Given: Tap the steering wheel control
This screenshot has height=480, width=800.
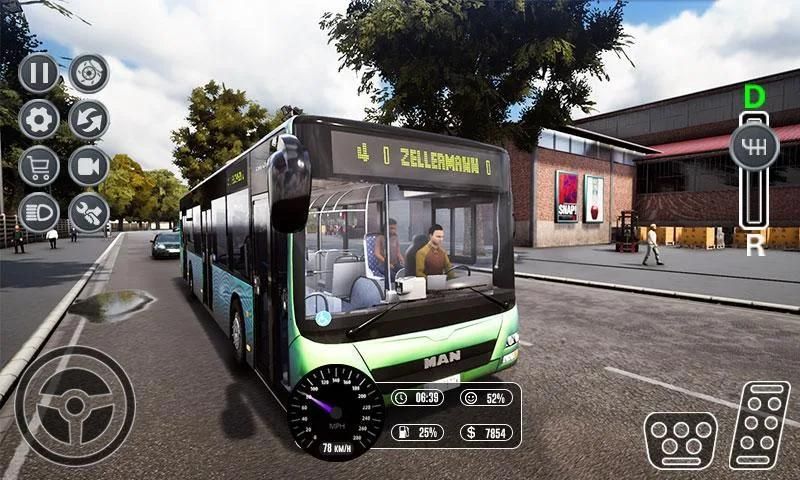Looking at the screenshot, I should (x=75, y=405).
